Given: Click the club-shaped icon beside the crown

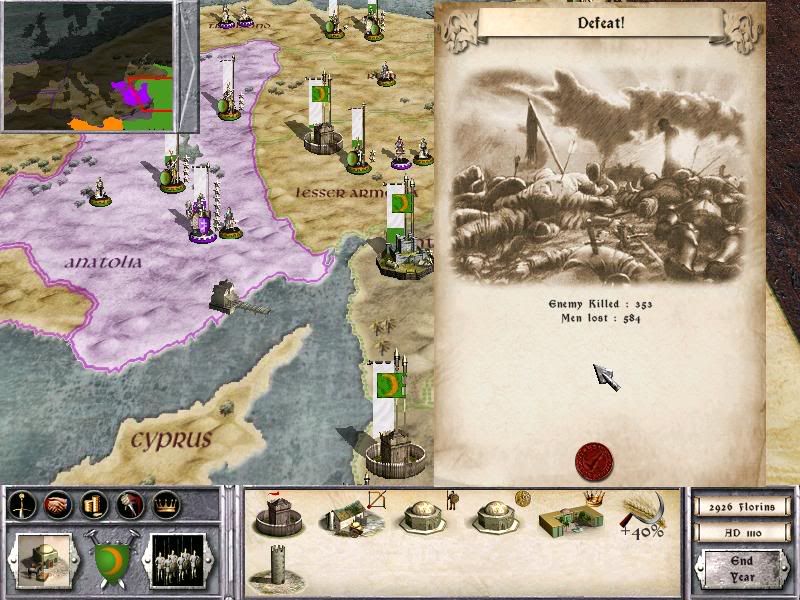Looking at the screenshot, I should click(x=129, y=506).
